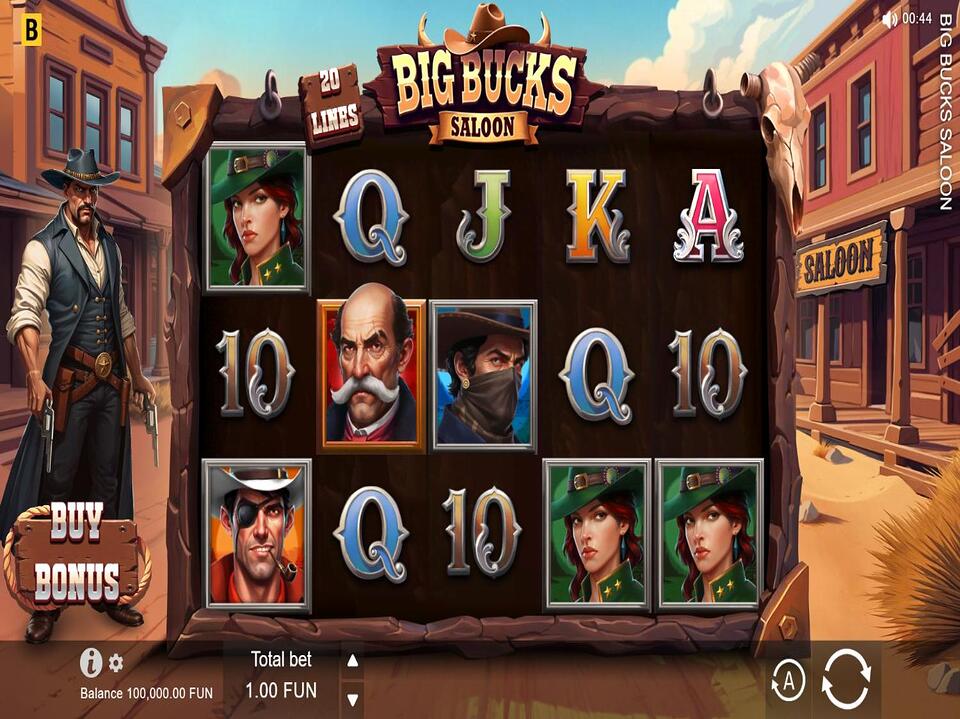The image size is (960, 719).
Task: Activate the autoplay button marked A
Action: pos(788,682)
